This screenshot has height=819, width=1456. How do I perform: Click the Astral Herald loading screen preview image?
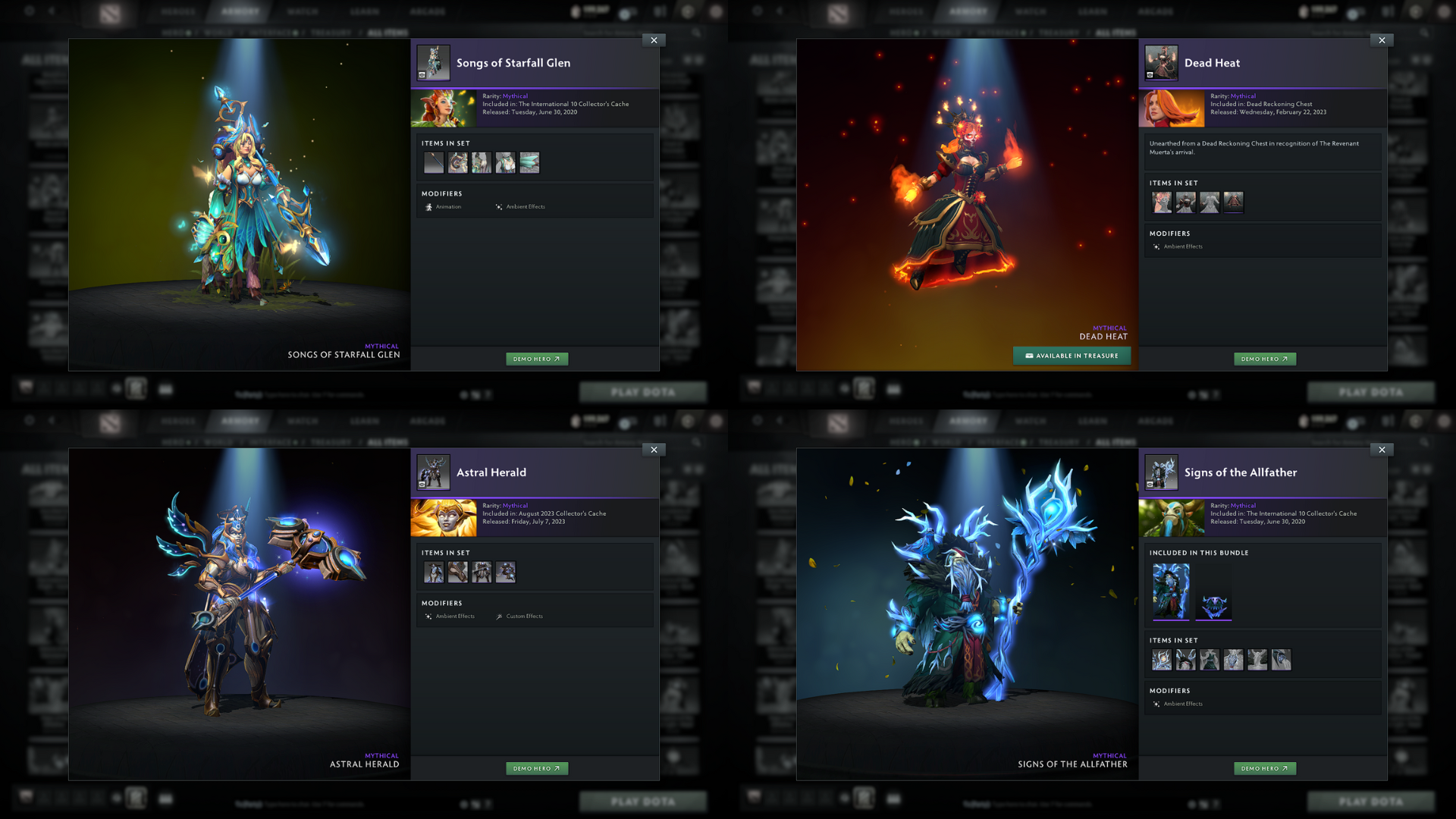click(x=444, y=517)
